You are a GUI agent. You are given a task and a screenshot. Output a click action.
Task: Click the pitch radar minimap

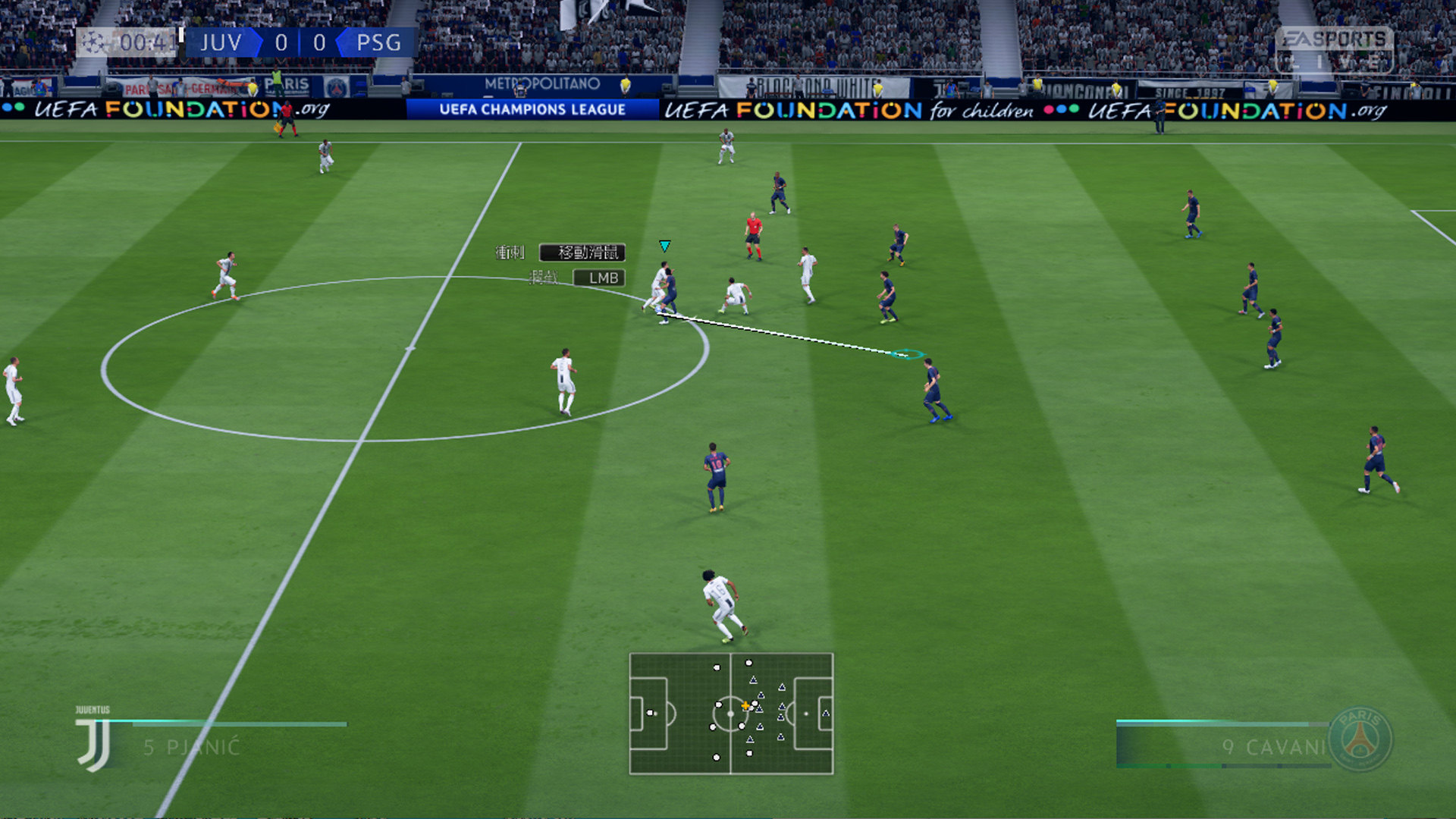coord(731,714)
